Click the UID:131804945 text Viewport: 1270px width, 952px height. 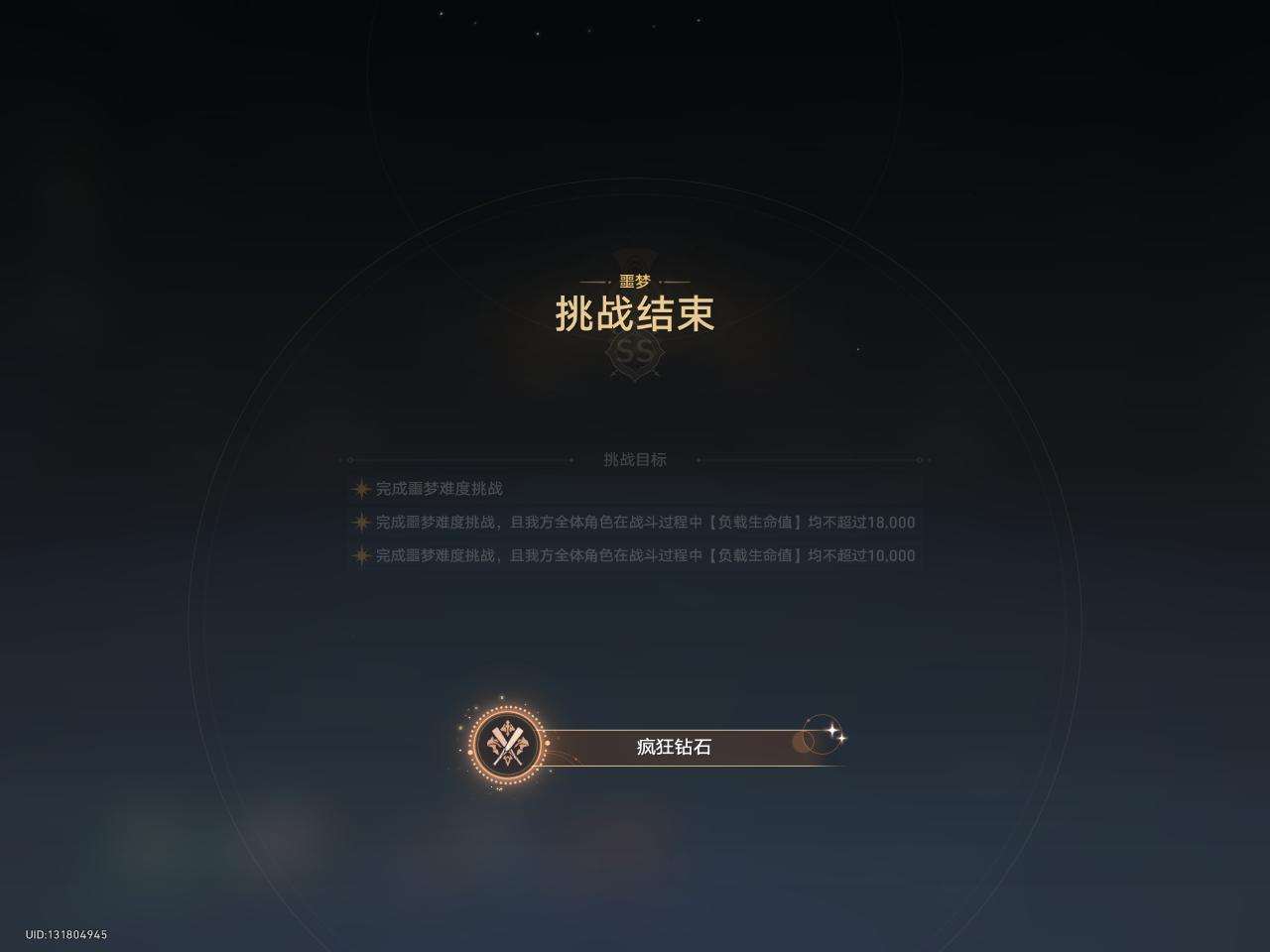tap(66, 934)
